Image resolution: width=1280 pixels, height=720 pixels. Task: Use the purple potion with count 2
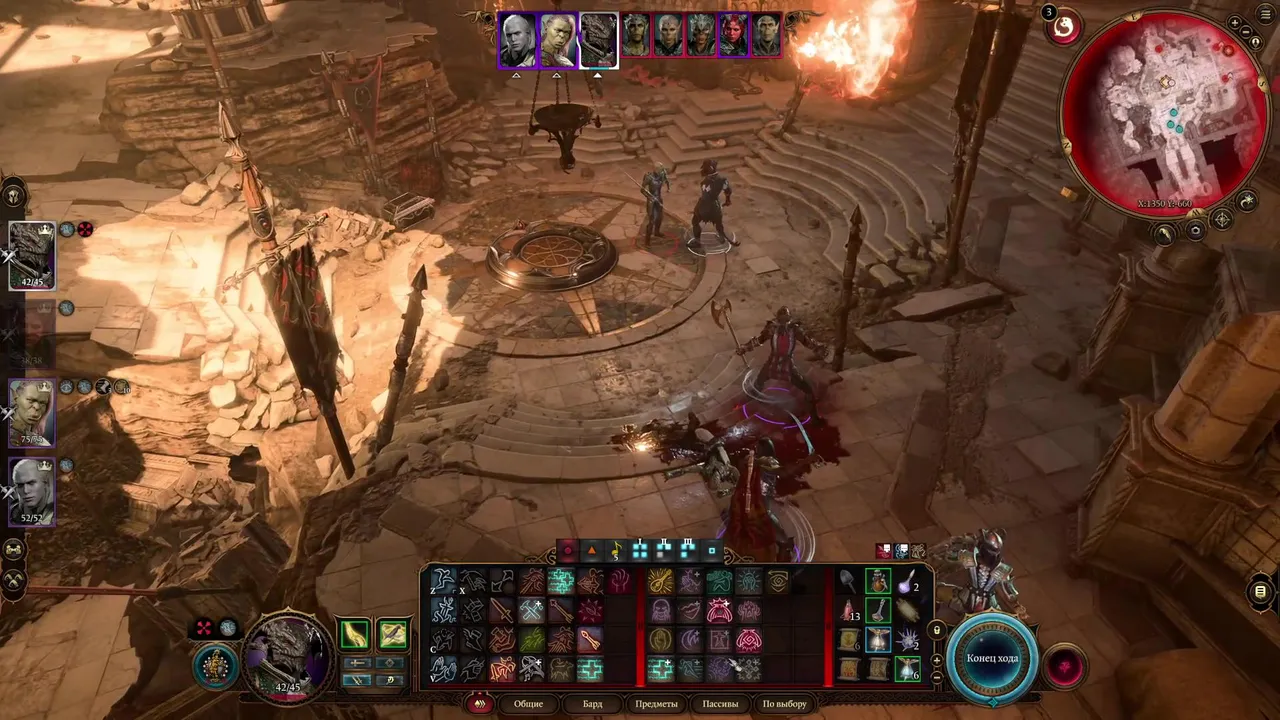[x=907, y=581]
